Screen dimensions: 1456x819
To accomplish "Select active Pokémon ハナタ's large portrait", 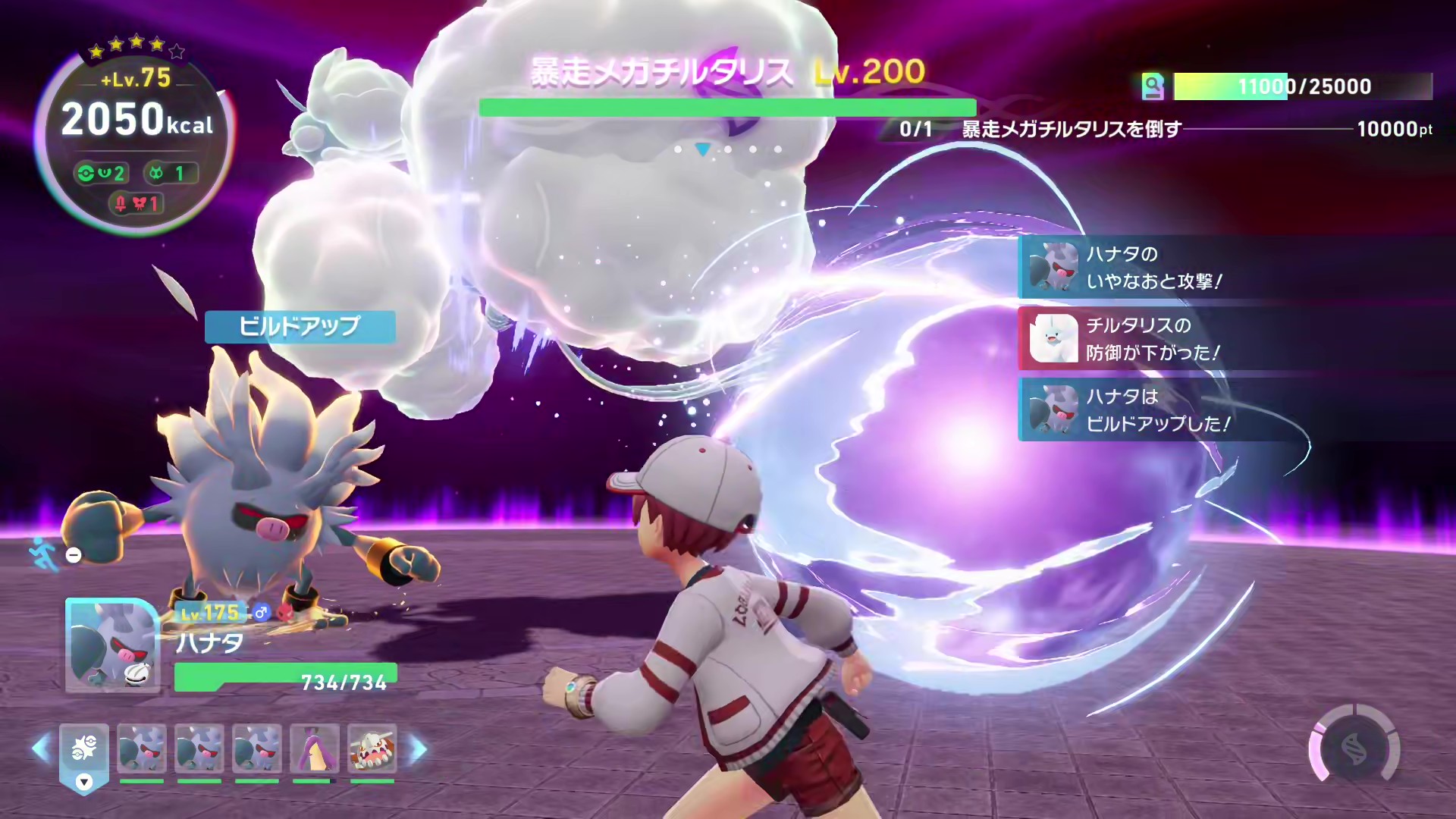I will pos(112,645).
